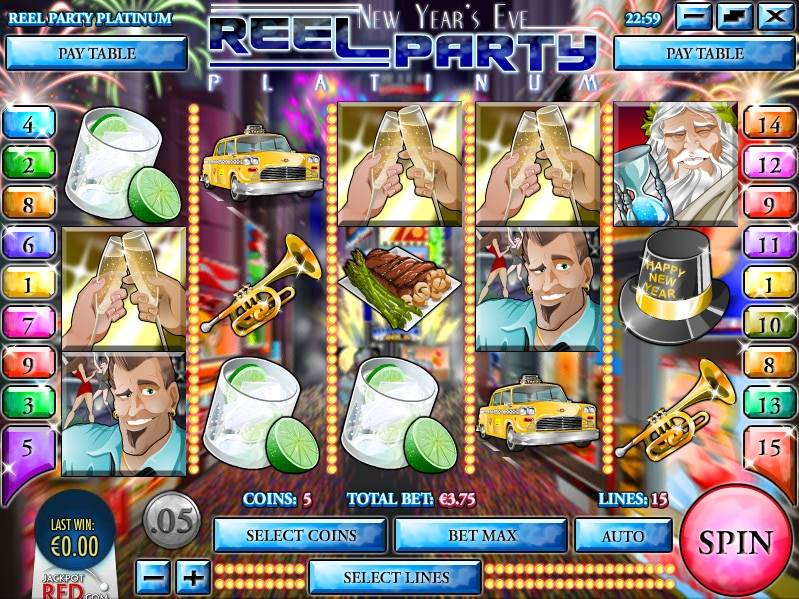
Task: Increase coin value with the plus button
Action: 192,577
